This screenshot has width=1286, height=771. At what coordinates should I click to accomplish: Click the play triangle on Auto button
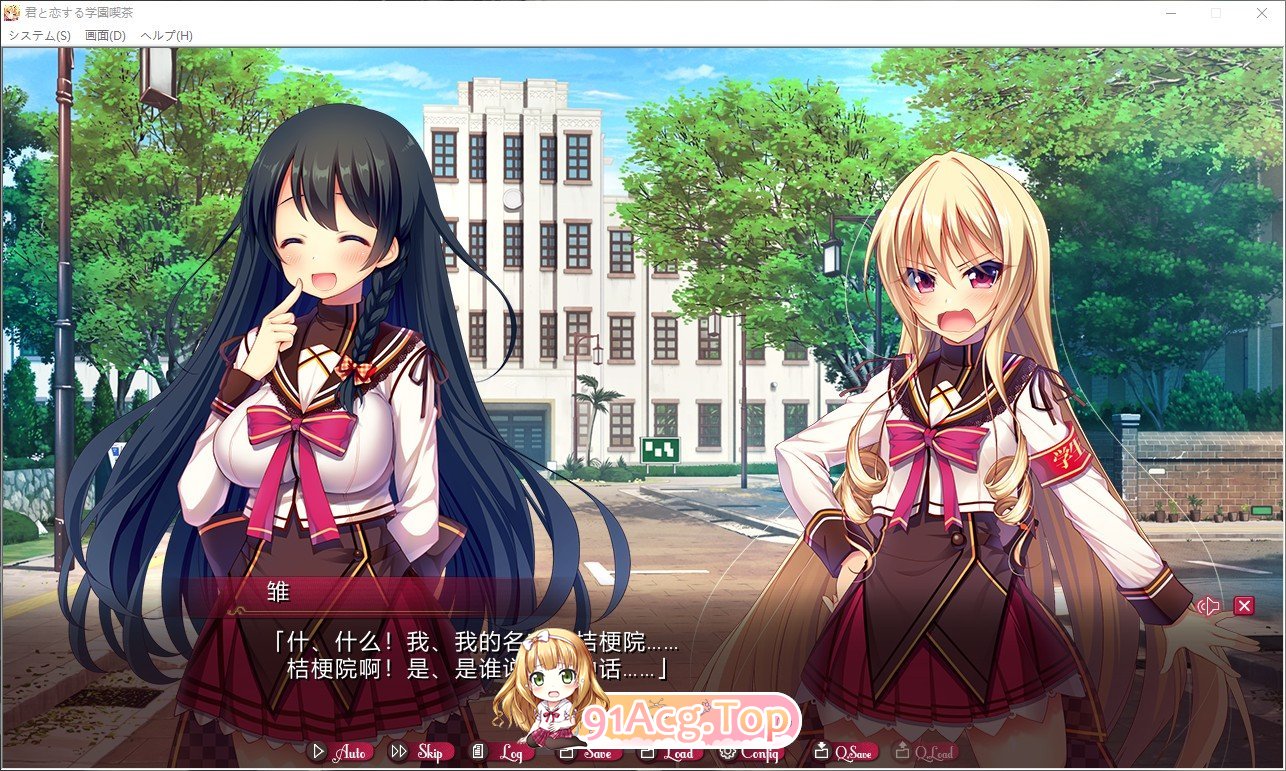pos(320,752)
